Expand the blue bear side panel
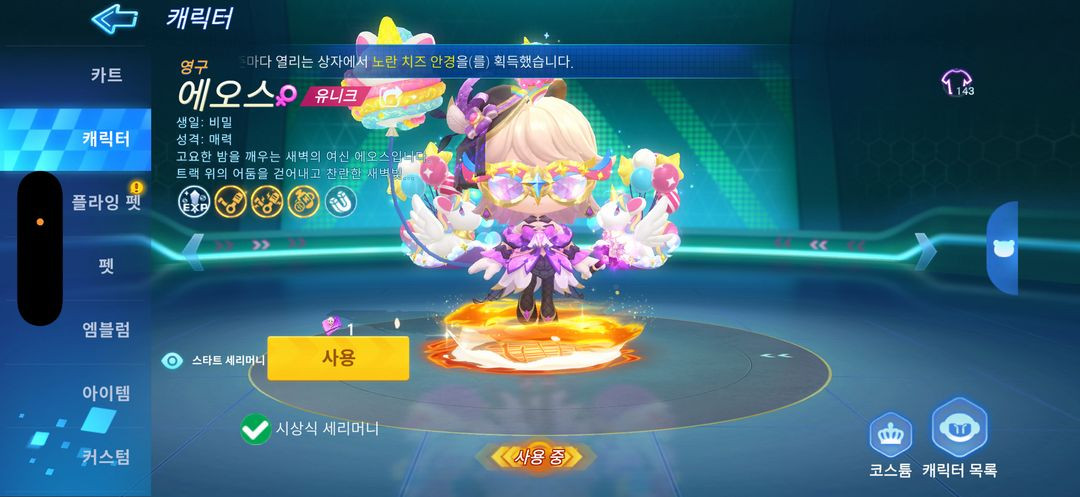Image resolution: width=1080 pixels, height=497 pixels. [x=1002, y=248]
